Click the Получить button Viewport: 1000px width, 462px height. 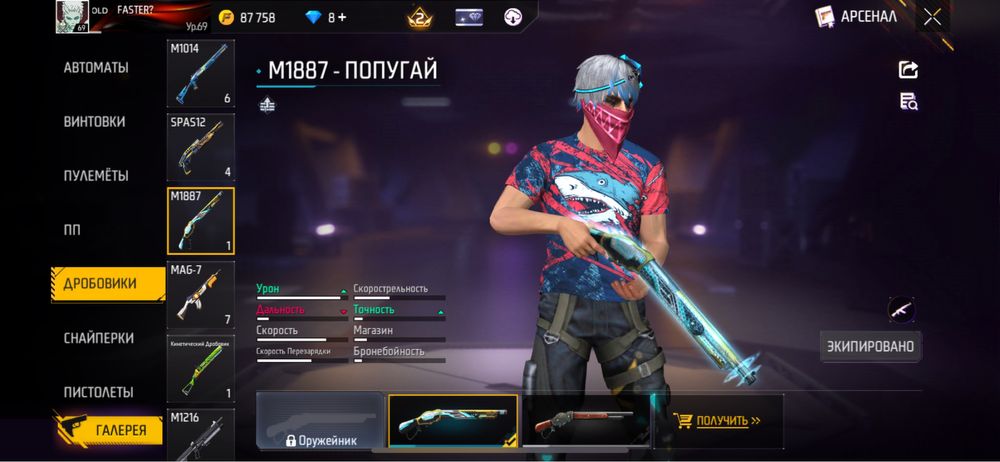[717, 421]
